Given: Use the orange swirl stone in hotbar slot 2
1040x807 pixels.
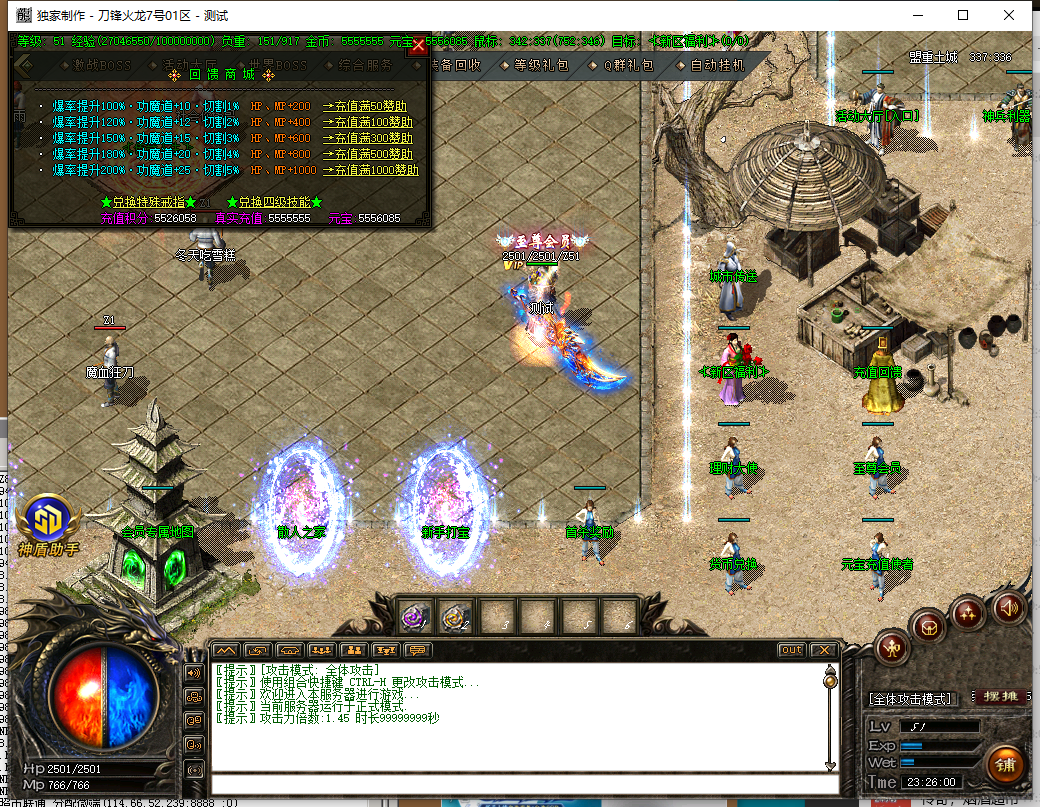Looking at the screenshot, I should coord(456,617).
